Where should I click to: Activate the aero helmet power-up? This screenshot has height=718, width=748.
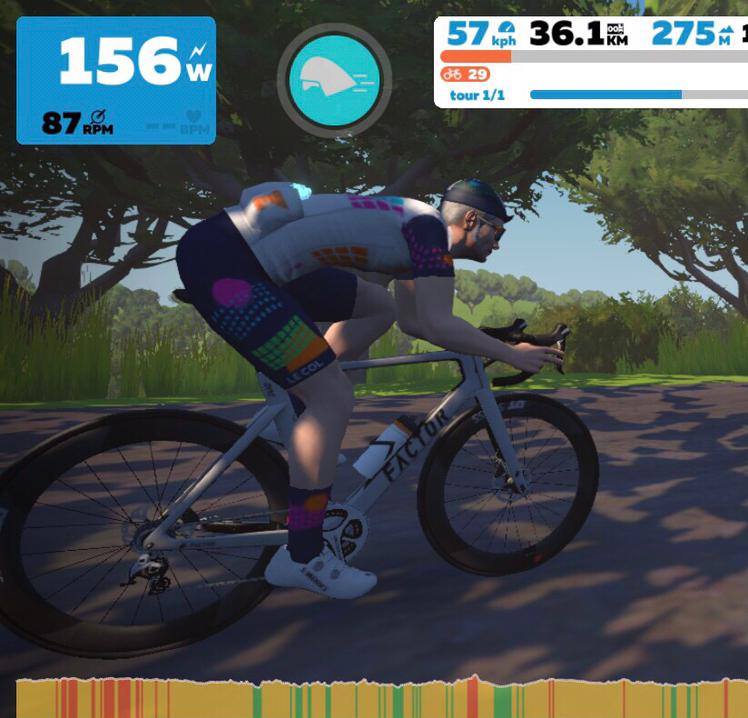(x=333, y=77)
